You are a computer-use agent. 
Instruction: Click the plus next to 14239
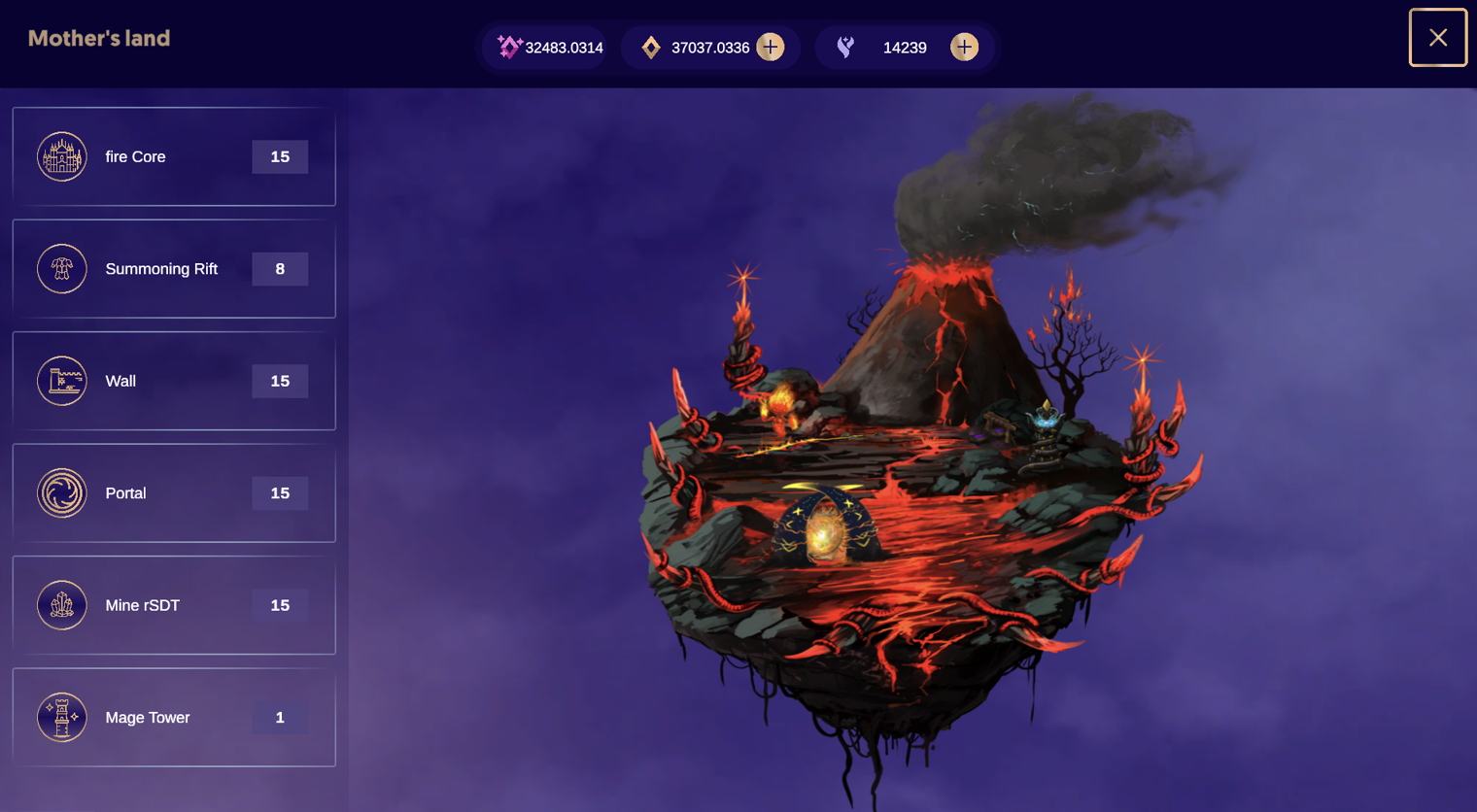(x=964, y=47)
